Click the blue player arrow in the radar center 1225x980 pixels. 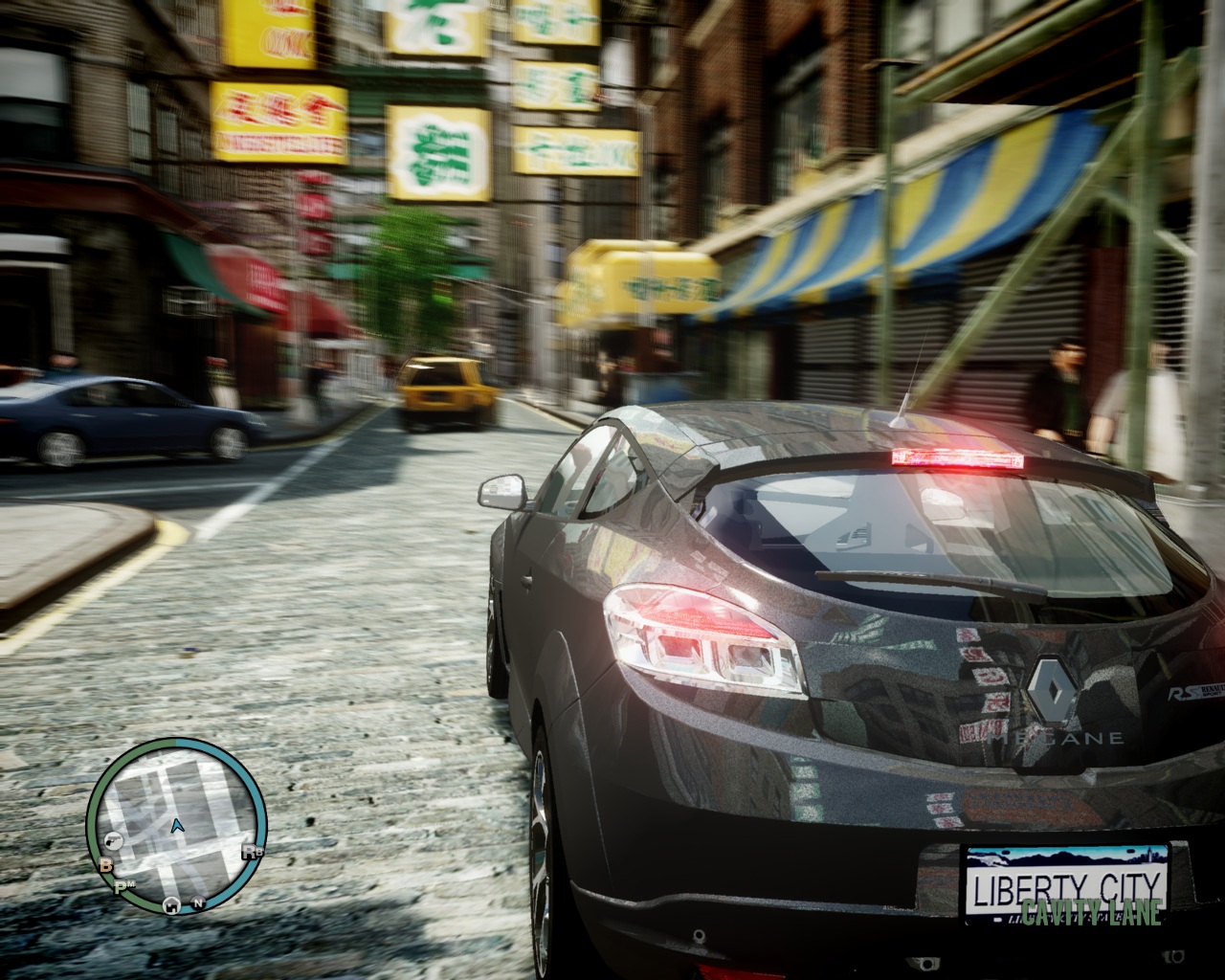[176, 826]
